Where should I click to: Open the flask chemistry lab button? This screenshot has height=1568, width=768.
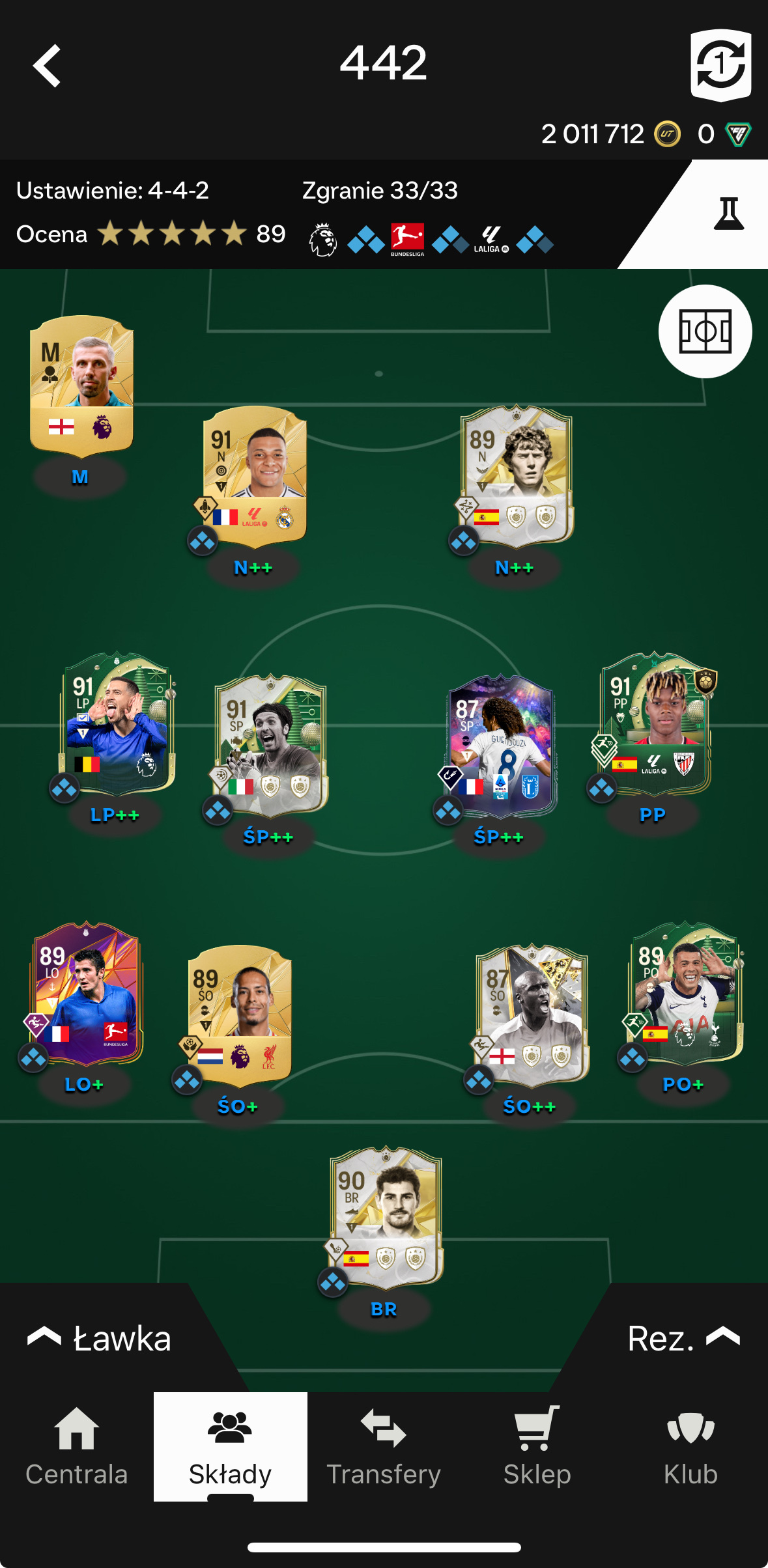(x=728, y=214)
